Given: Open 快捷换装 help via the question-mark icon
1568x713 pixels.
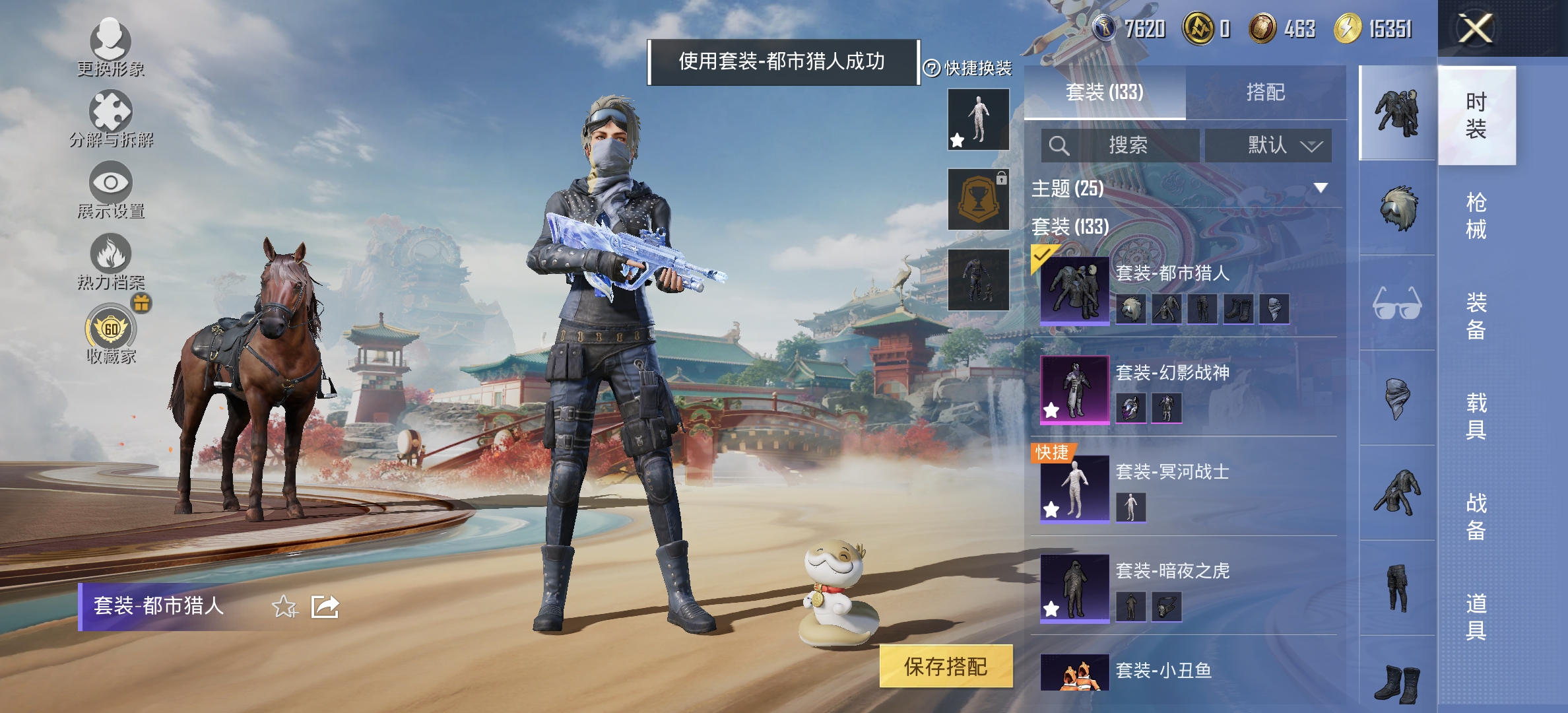Looking at the screenshot, I should pos(932,67).
